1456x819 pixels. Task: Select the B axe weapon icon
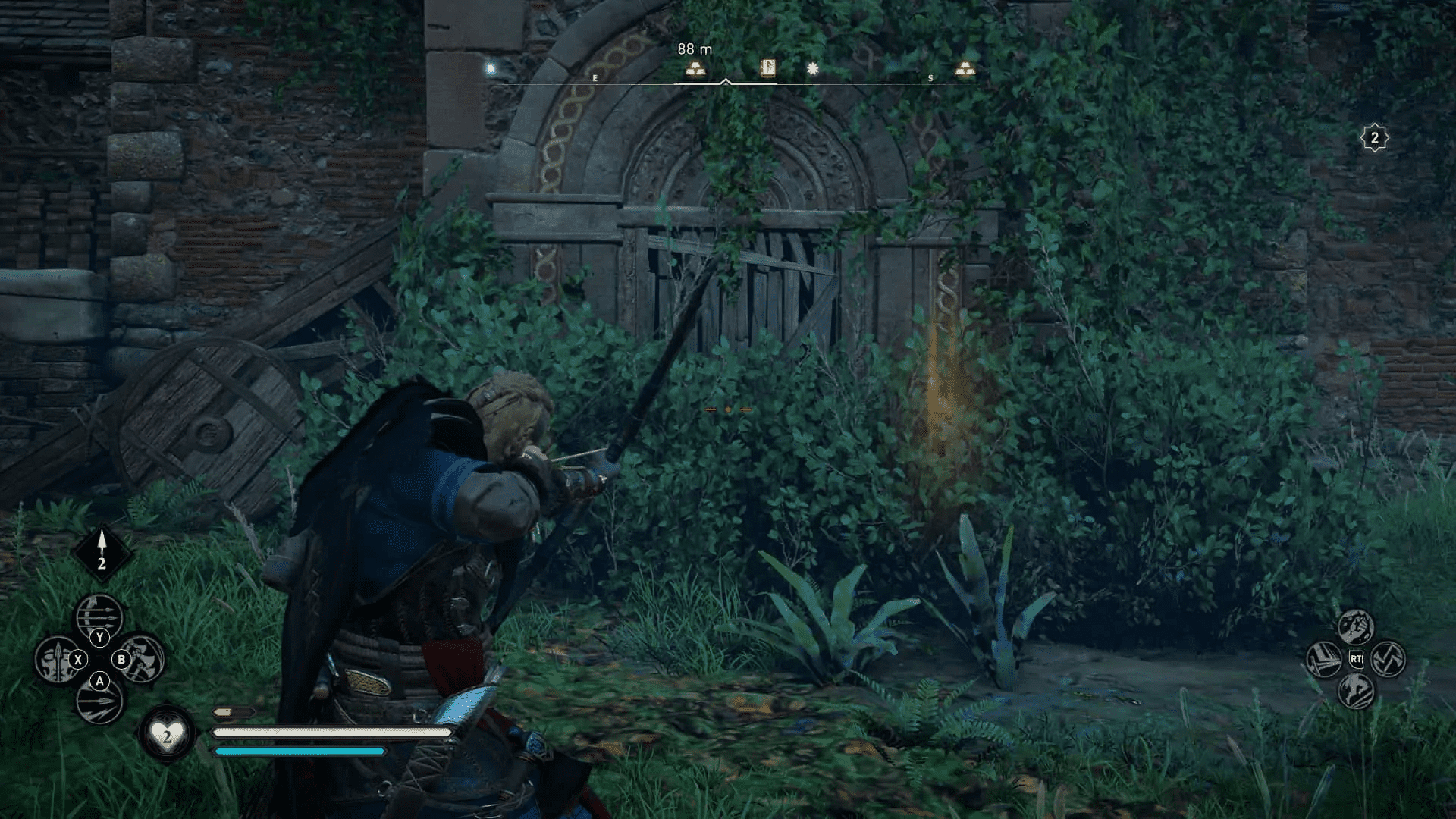142,658
